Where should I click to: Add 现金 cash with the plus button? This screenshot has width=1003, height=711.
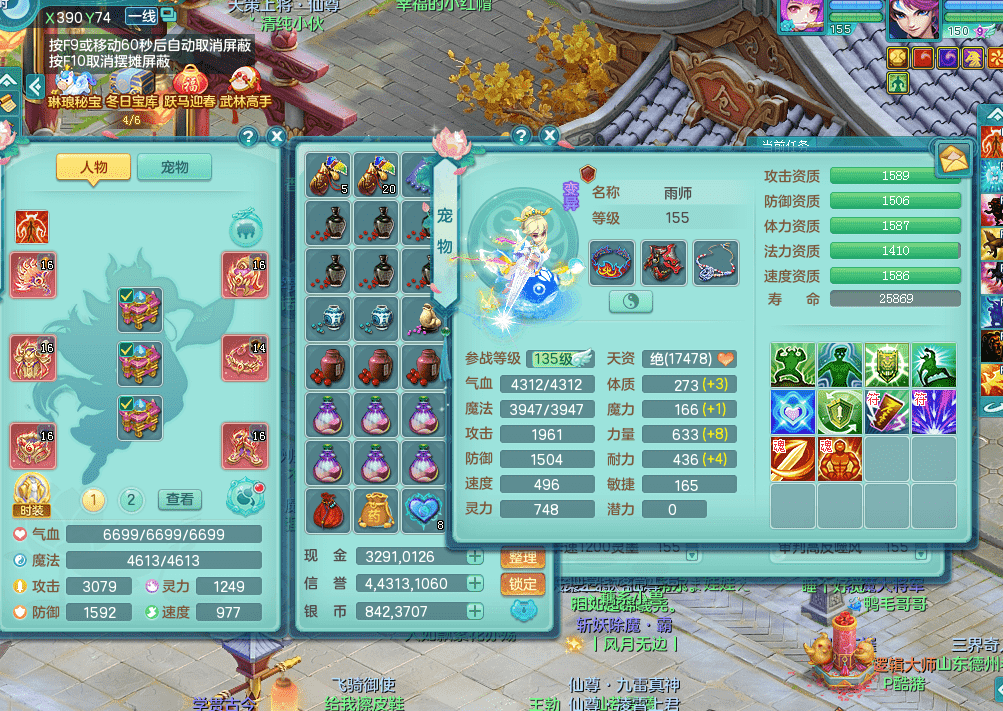coord(475,557)
